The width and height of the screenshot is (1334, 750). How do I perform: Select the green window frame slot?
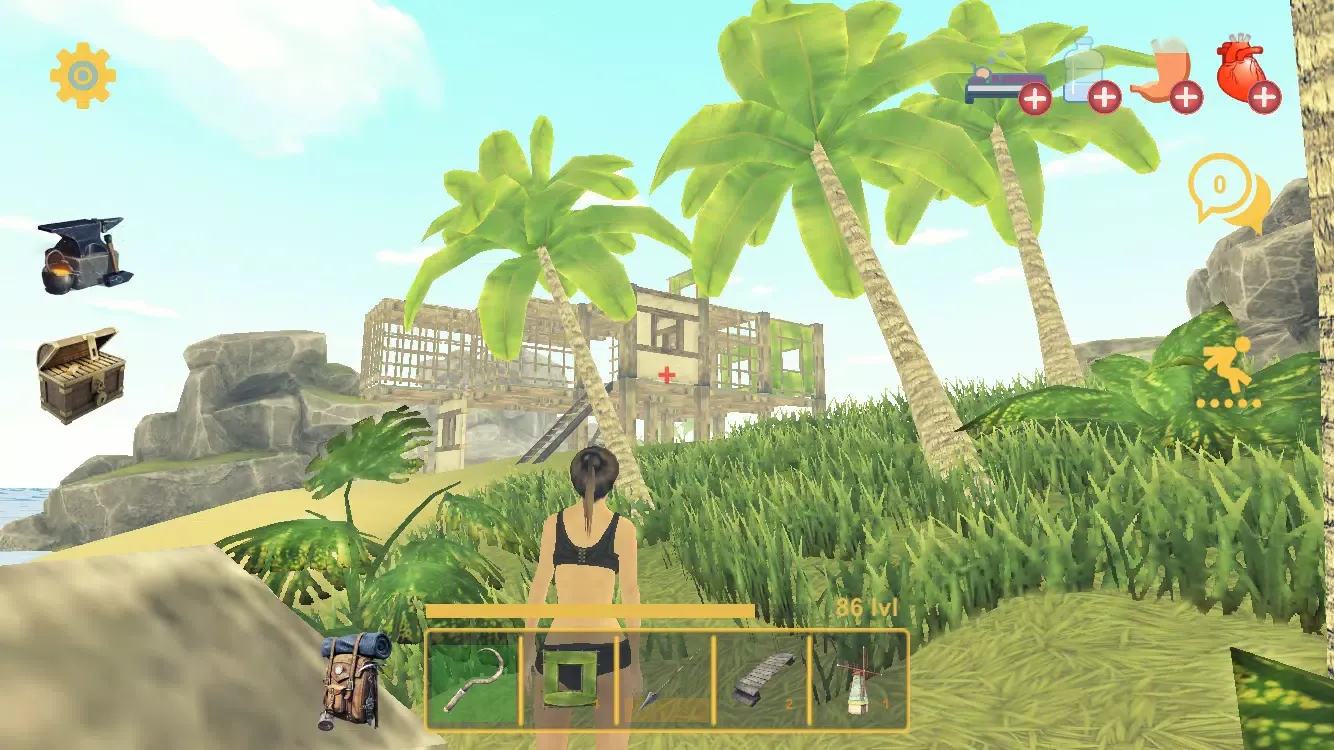(x=568, y=679)
